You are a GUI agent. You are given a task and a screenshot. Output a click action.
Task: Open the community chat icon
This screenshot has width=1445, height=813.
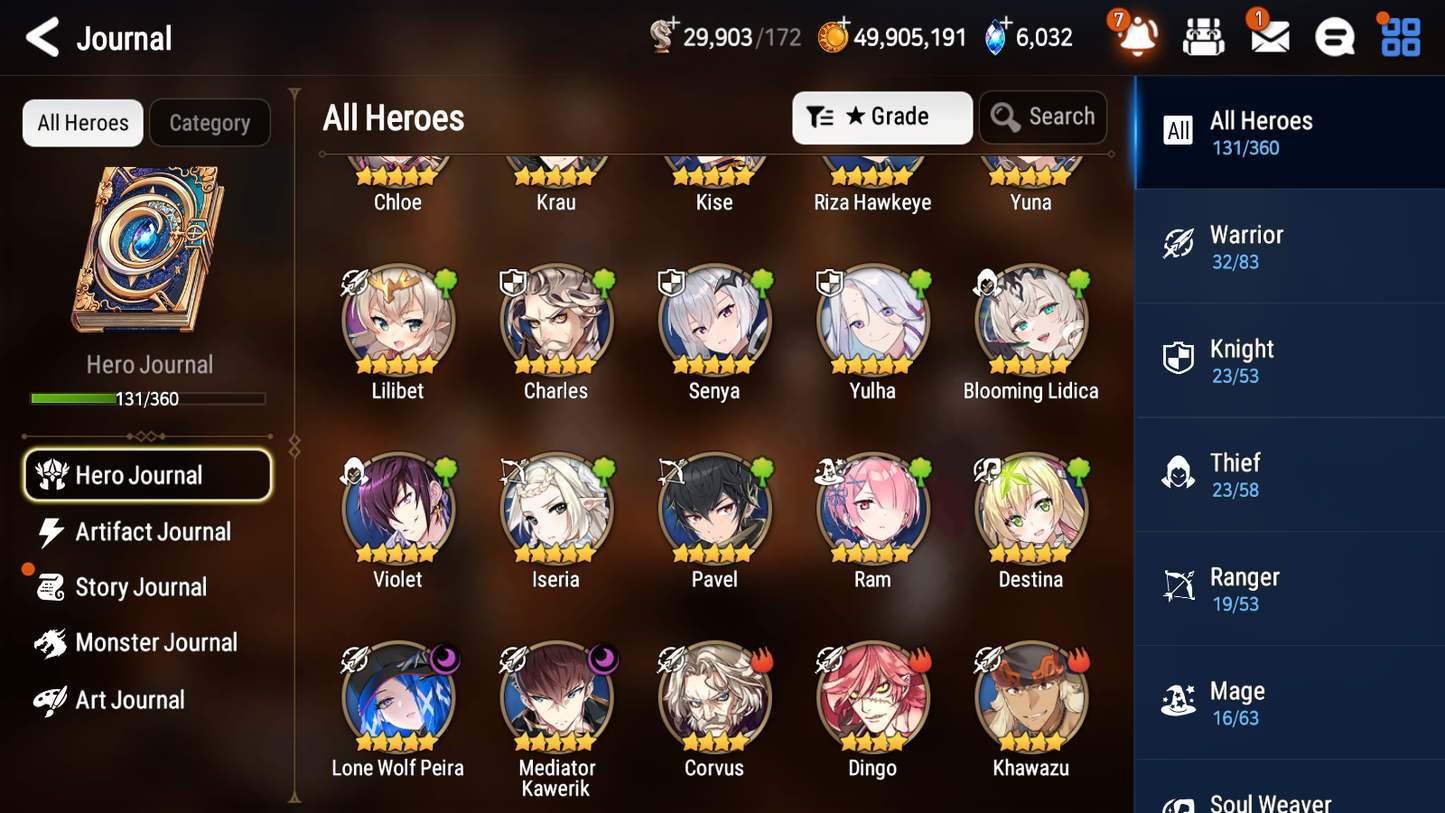coord(1334,36)
